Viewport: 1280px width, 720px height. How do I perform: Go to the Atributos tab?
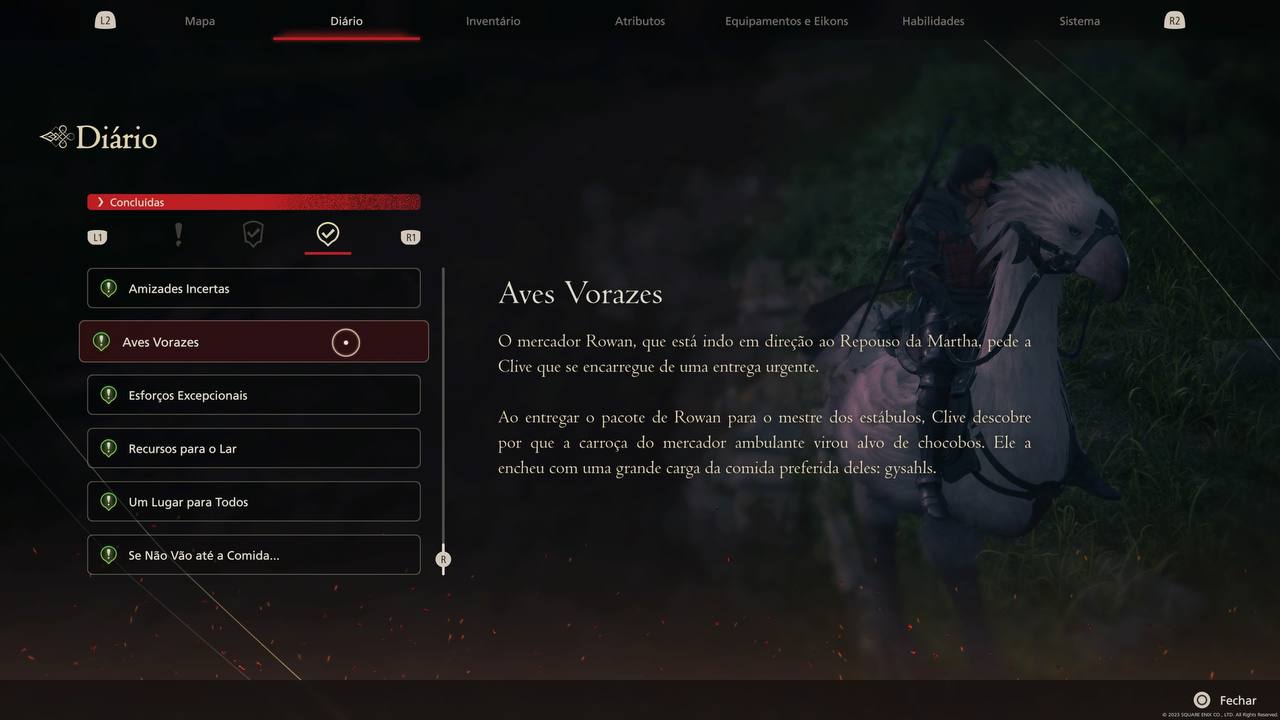[640, 21]
